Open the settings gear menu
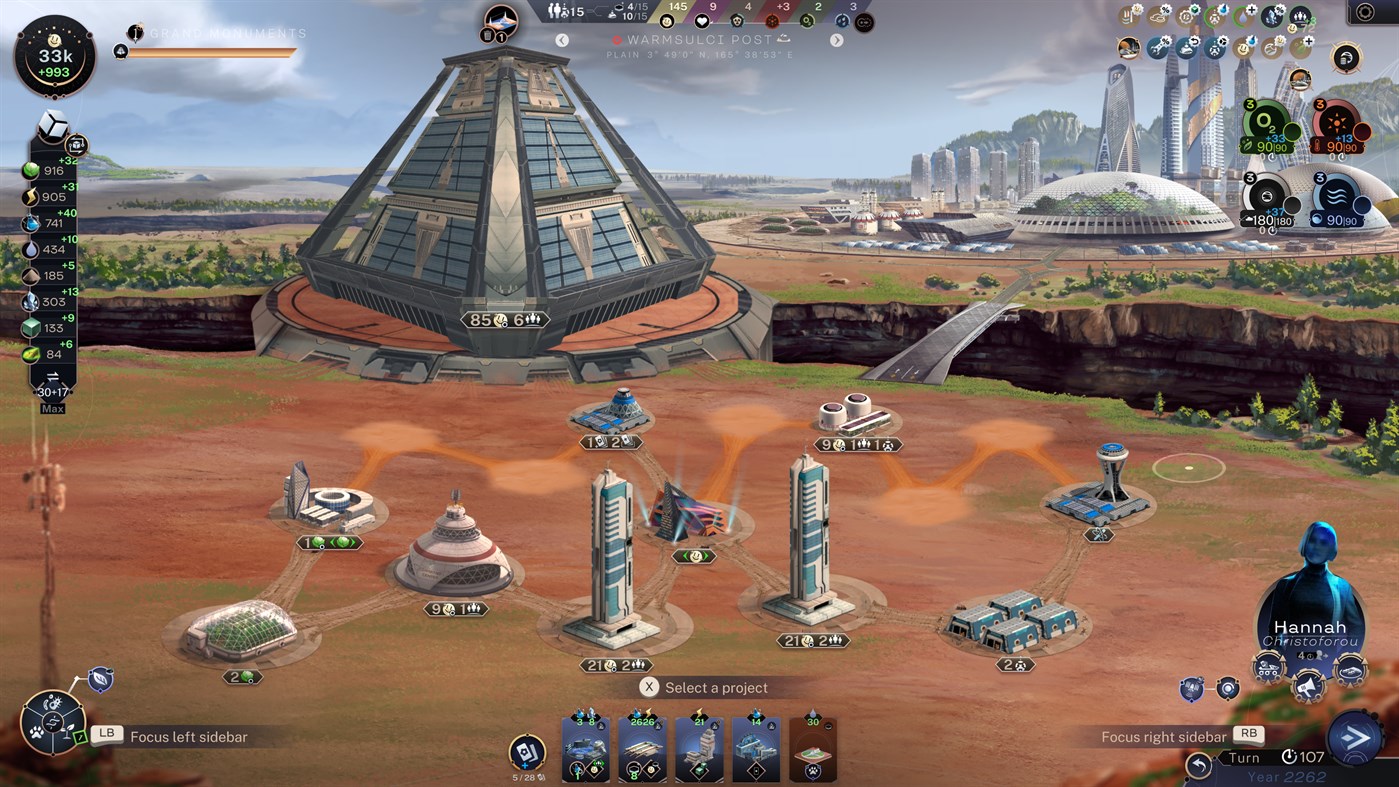This screenshot has width=1399, height=787. click(1365, 12)
